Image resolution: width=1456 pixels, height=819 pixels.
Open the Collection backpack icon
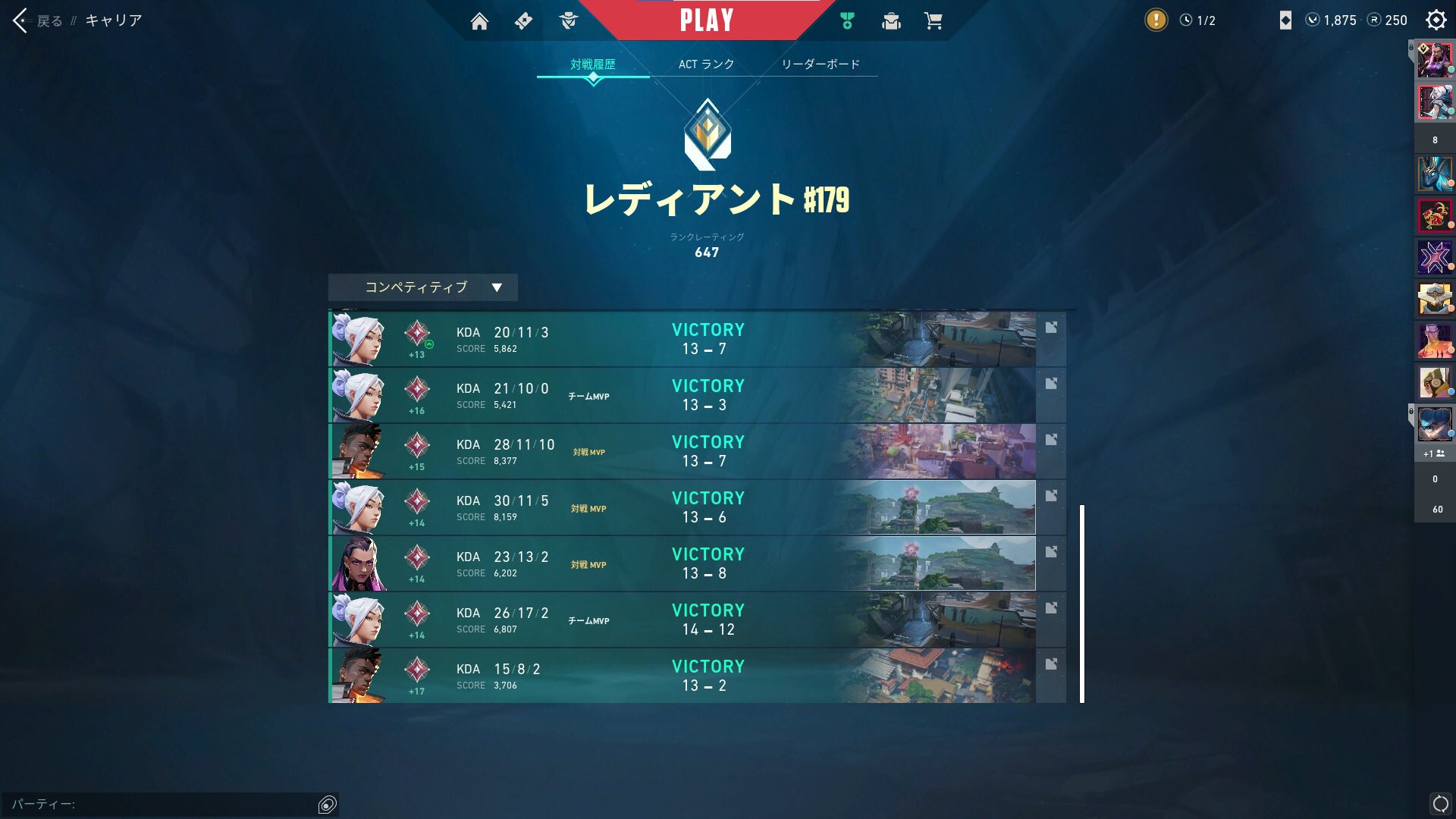click(x=890, y=20)
